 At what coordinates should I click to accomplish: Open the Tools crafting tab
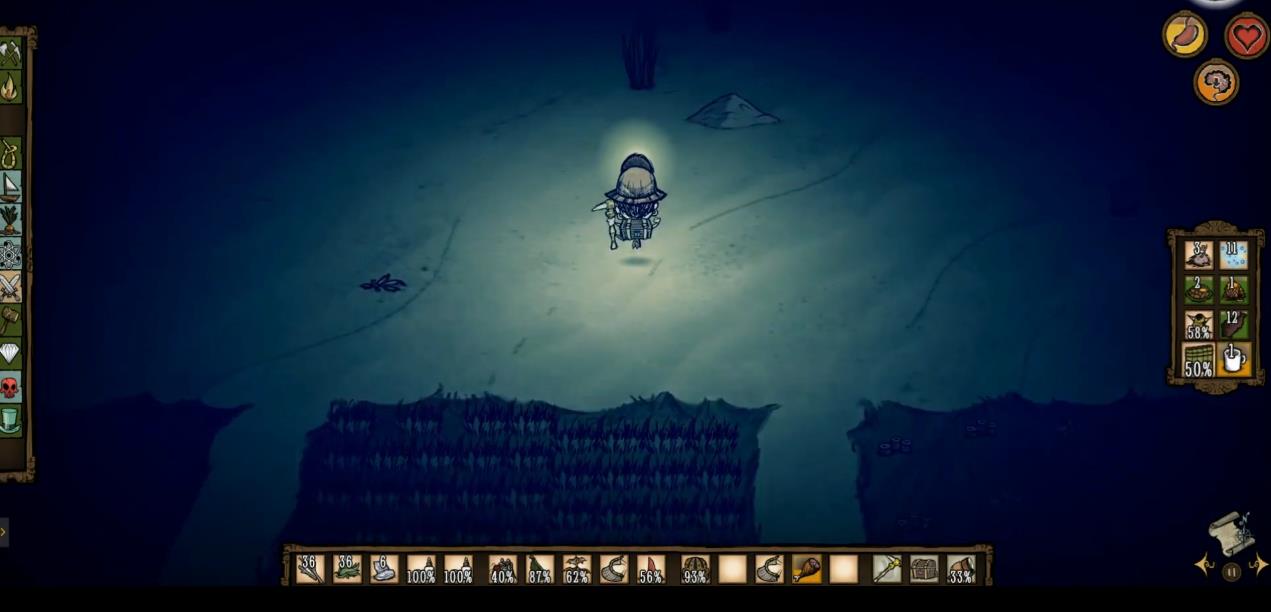tap(10, 53)
